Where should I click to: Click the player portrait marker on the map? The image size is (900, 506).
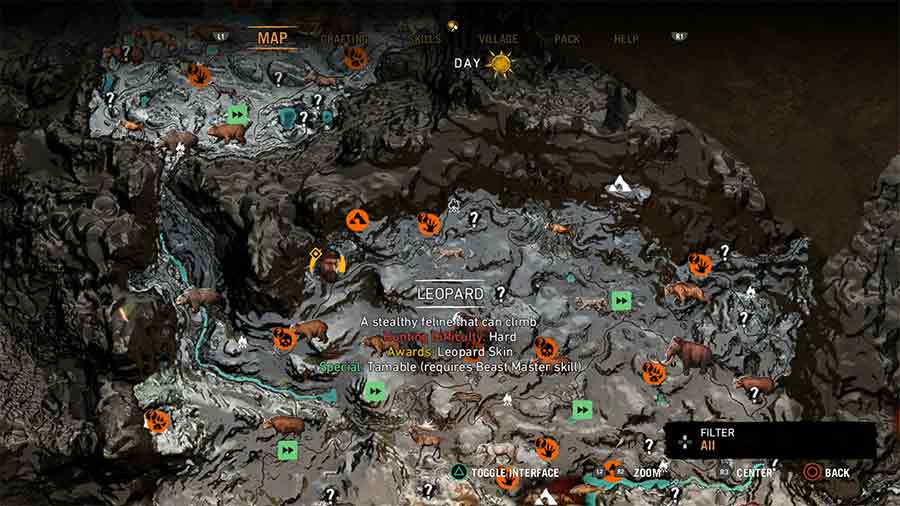(x=327, y=264)
